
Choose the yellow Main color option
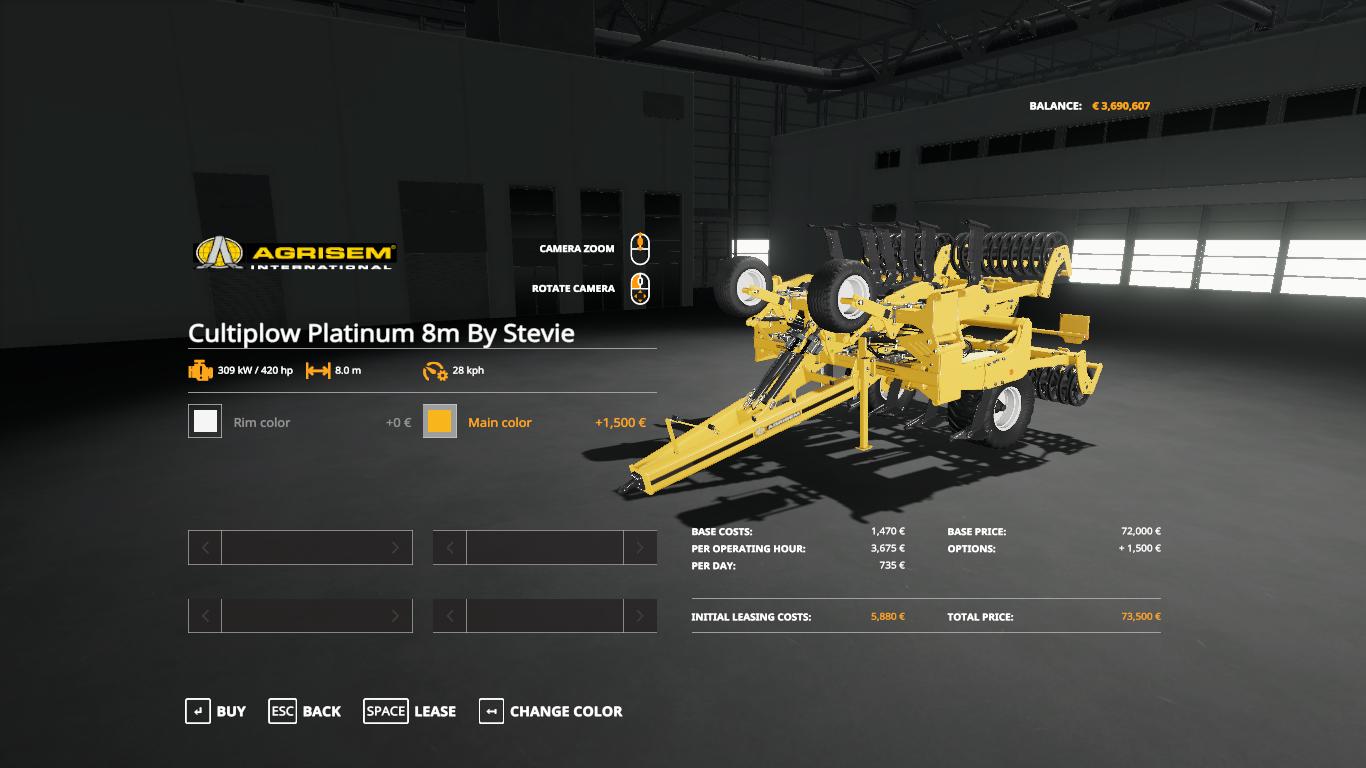[440, 422]
